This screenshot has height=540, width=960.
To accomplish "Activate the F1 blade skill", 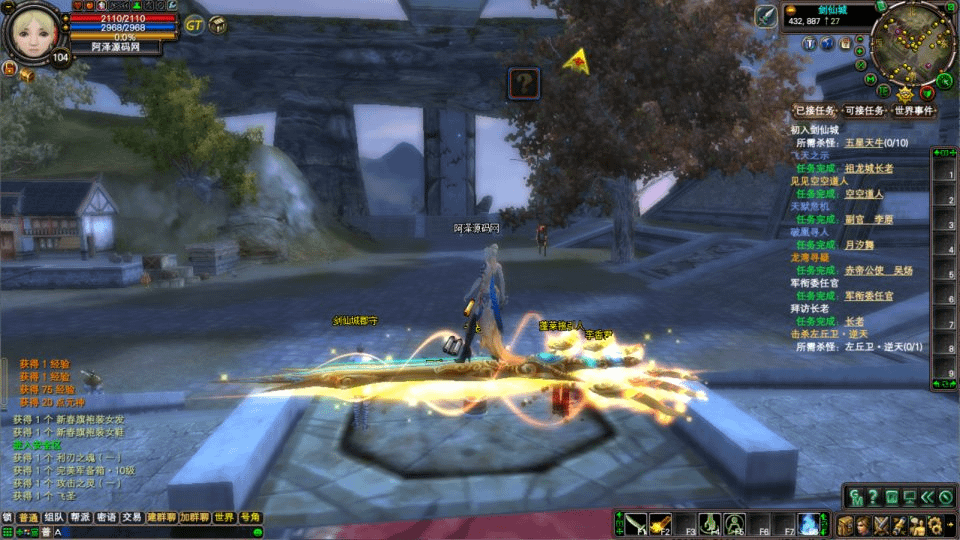I will click(x=636, y=523).
